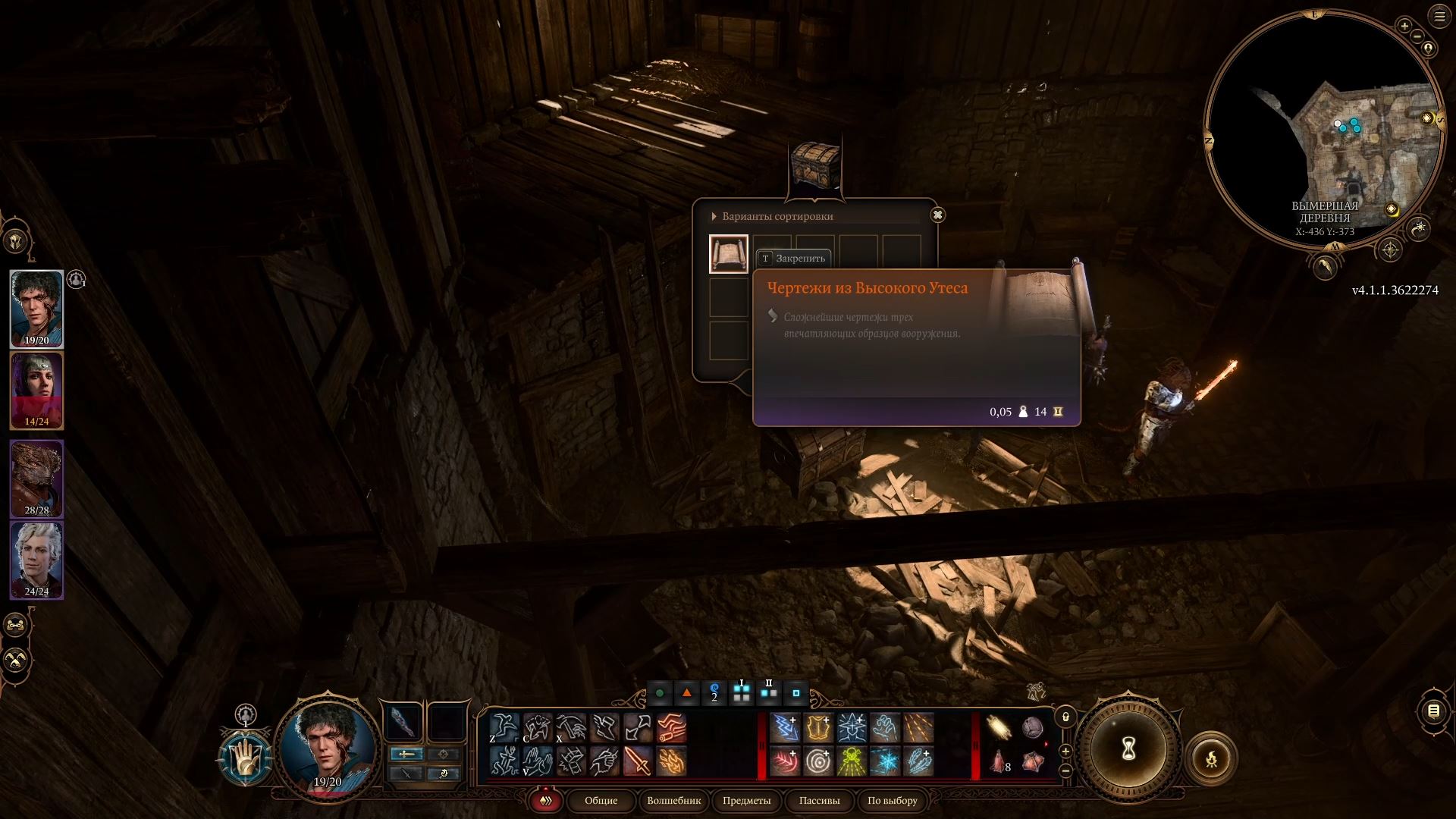Switch to the Общие hotbar tab

(x=601, y=801)
